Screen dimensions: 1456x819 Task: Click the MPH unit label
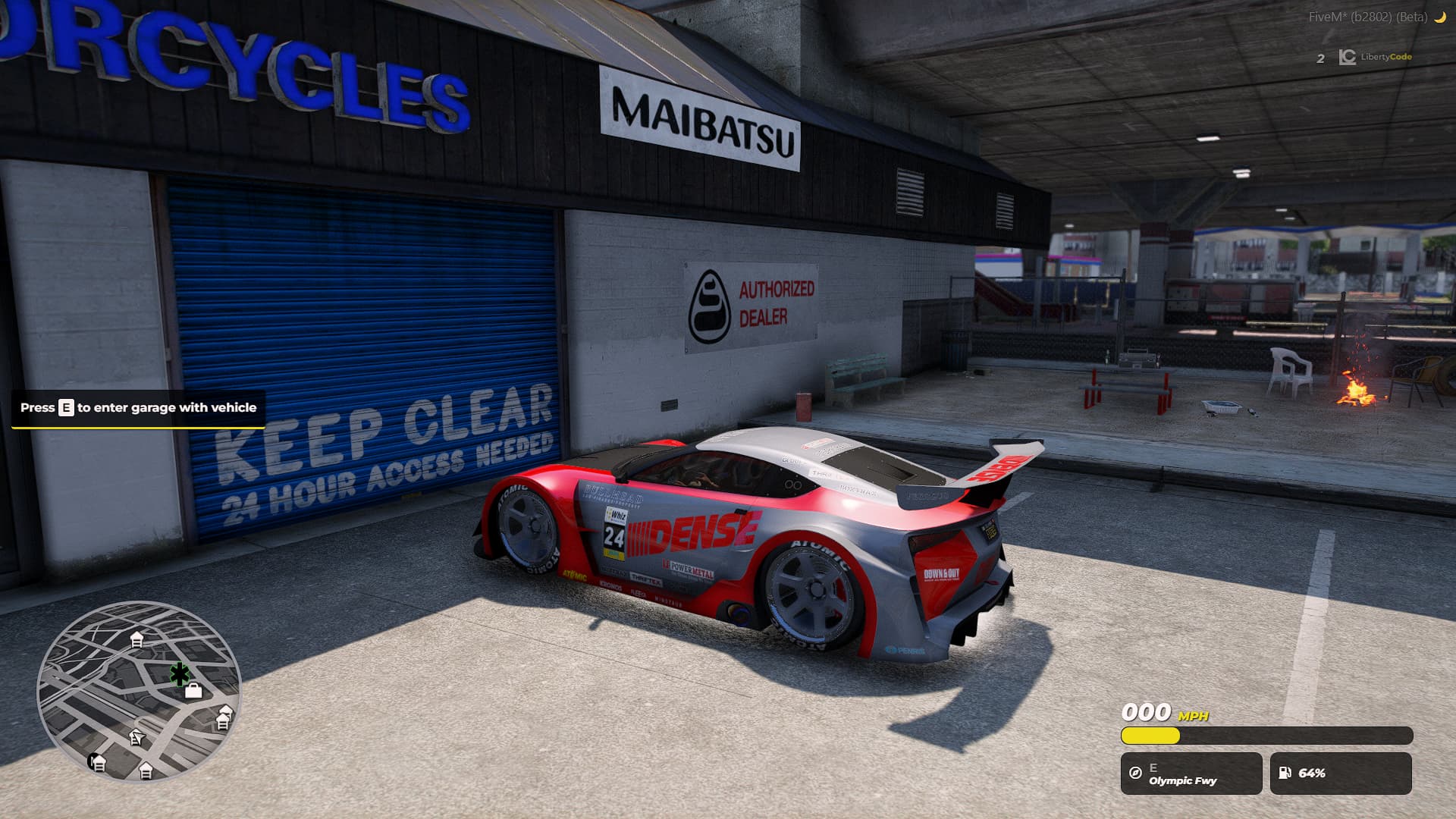tap(1193, 715)
